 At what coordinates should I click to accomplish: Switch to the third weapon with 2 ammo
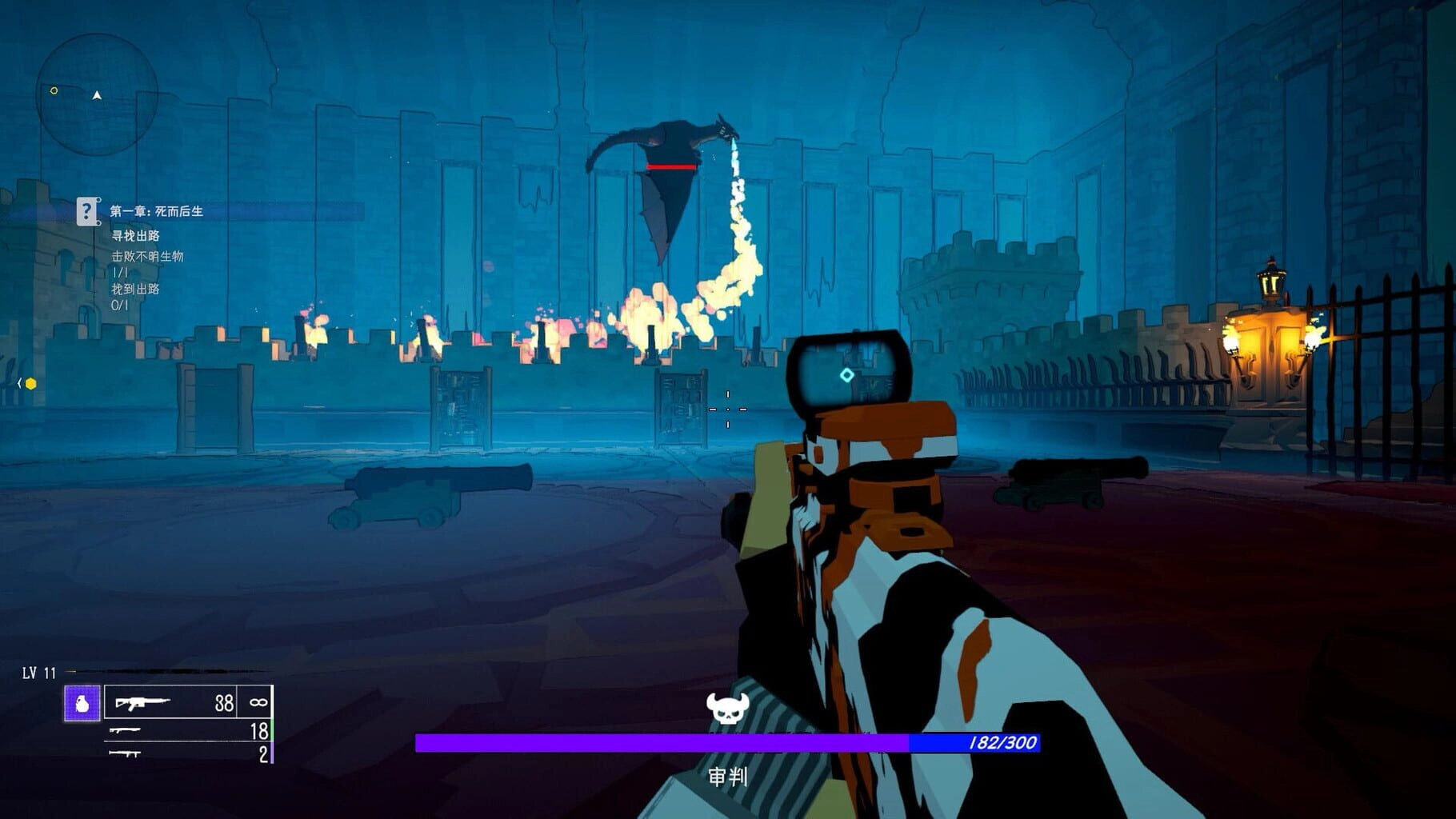point(190,753)
